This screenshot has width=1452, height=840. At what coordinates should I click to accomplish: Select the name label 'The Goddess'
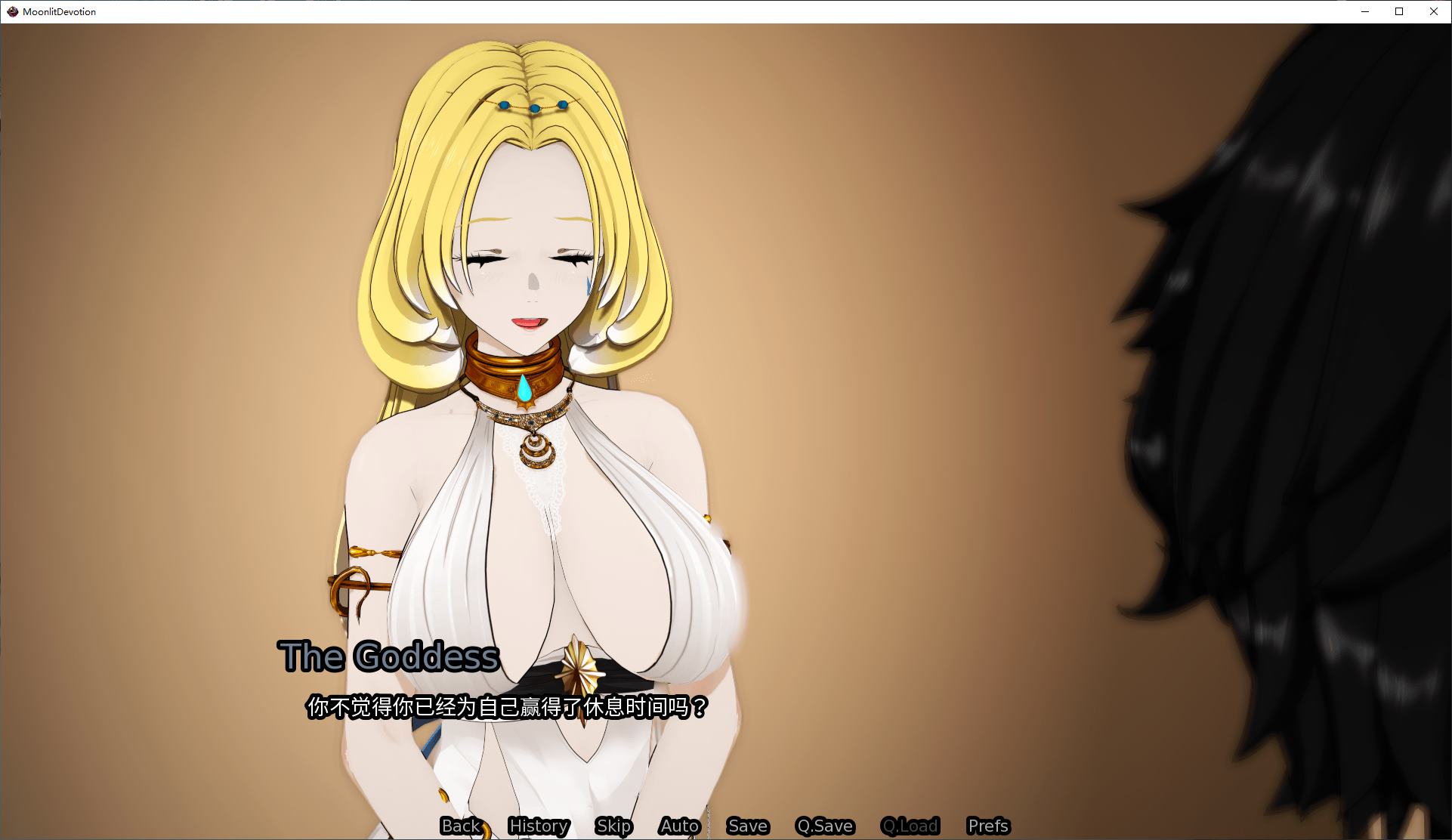point(389,656)
